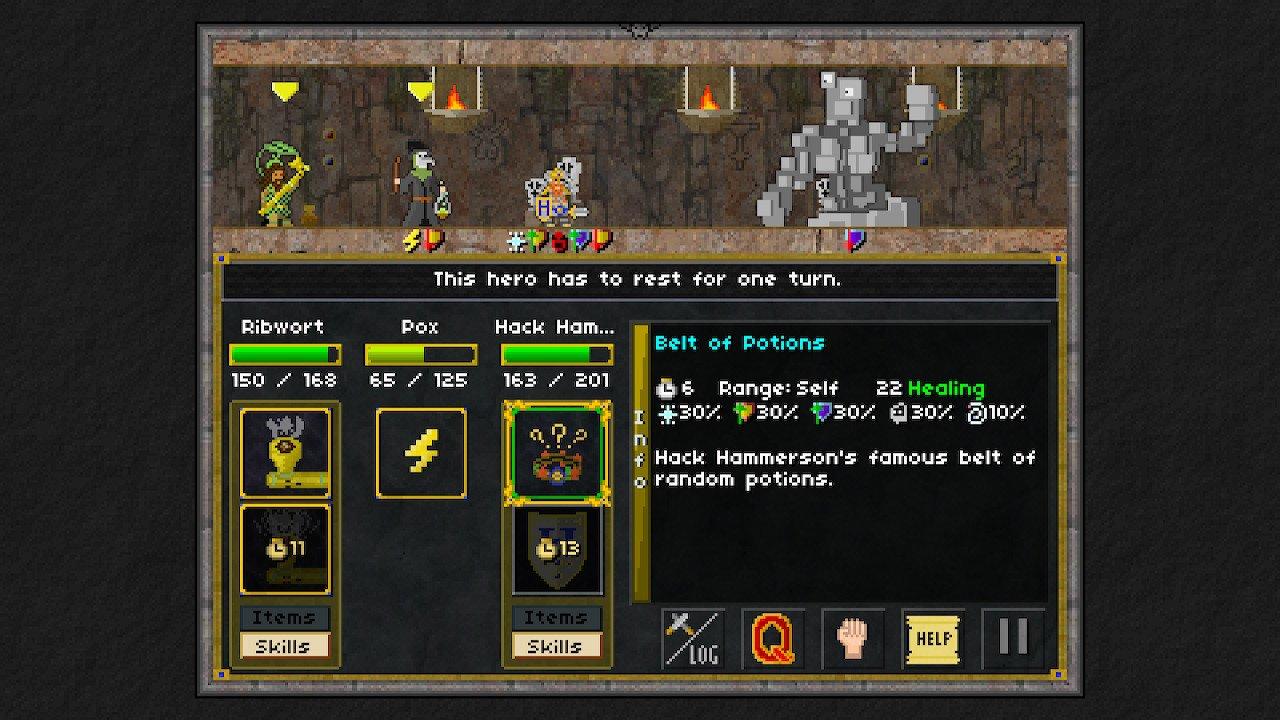
Task: Select Ribwort's shield skill with 11-turn cooldown
Action: pyautogui.click(x=285, y=548)
